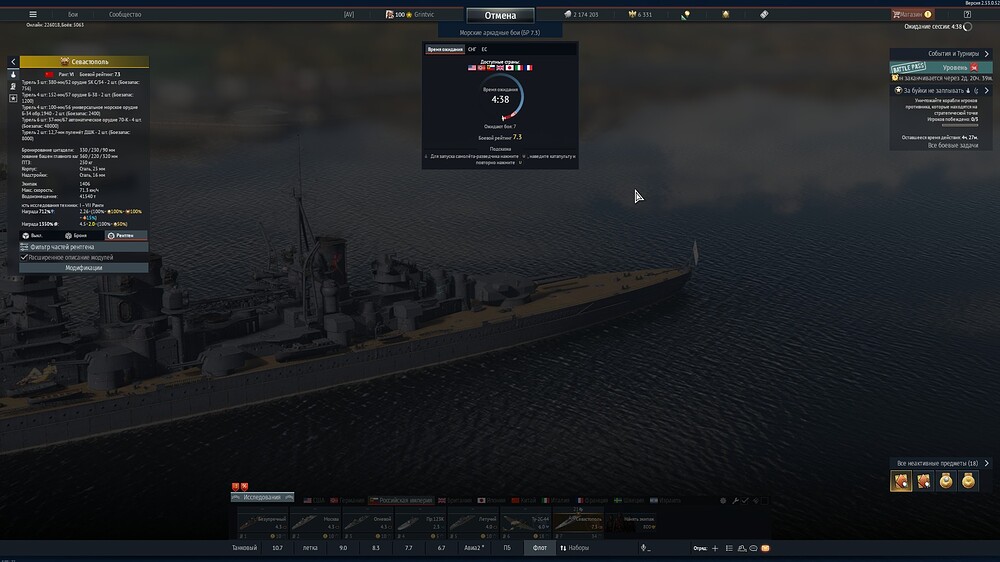Collapse the Севастополь info panel with the arrow

click(13, 62)
